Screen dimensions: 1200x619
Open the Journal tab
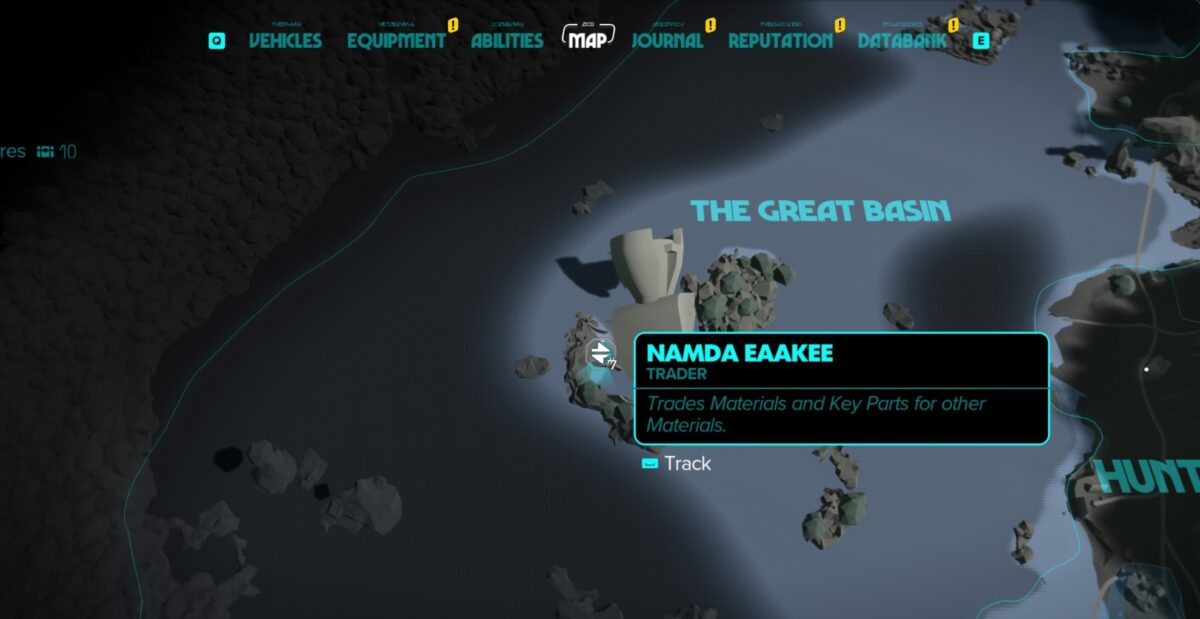click(667, 41)
